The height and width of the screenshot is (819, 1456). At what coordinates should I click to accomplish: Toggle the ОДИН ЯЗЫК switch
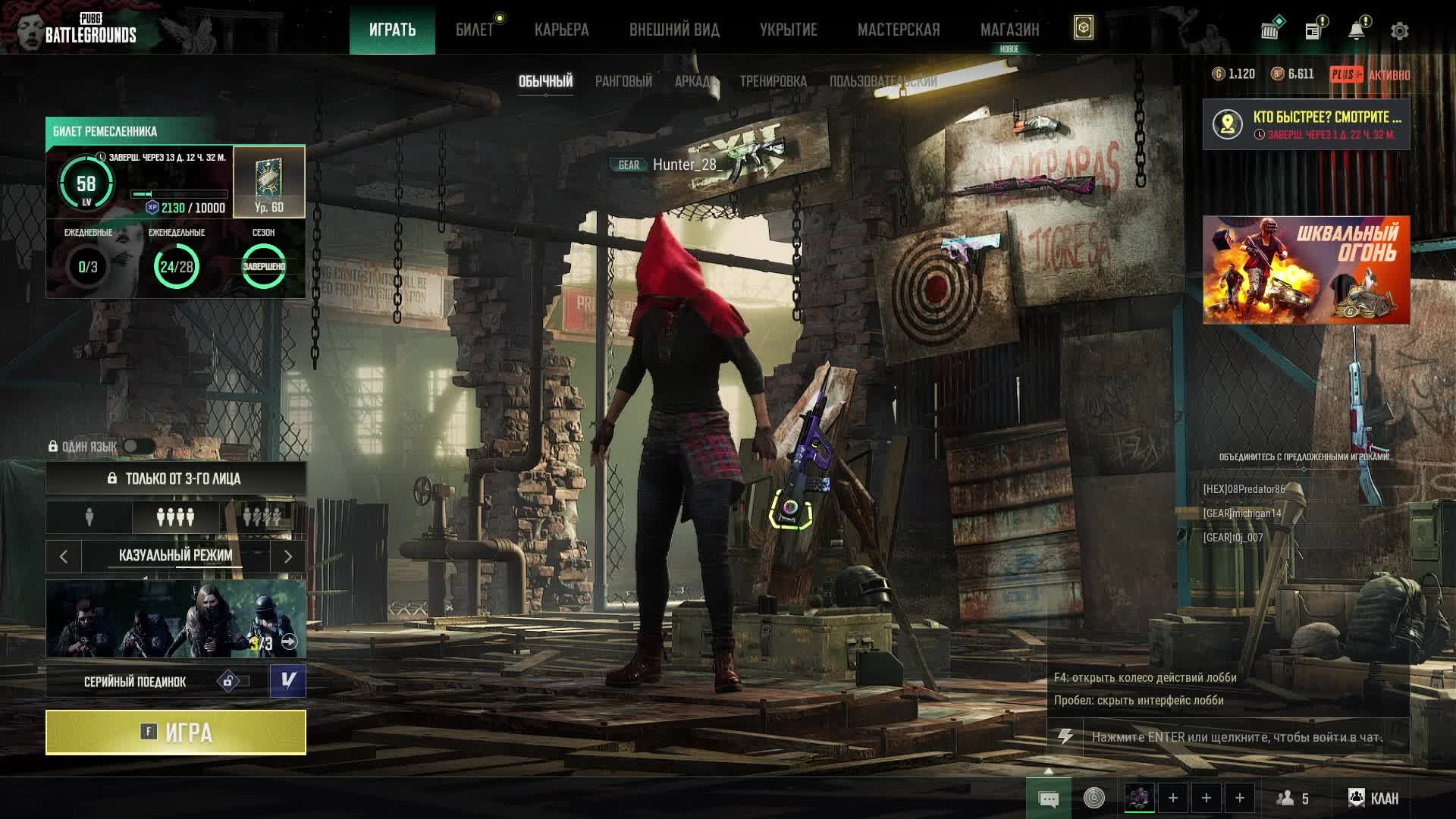tap(138, 447)
